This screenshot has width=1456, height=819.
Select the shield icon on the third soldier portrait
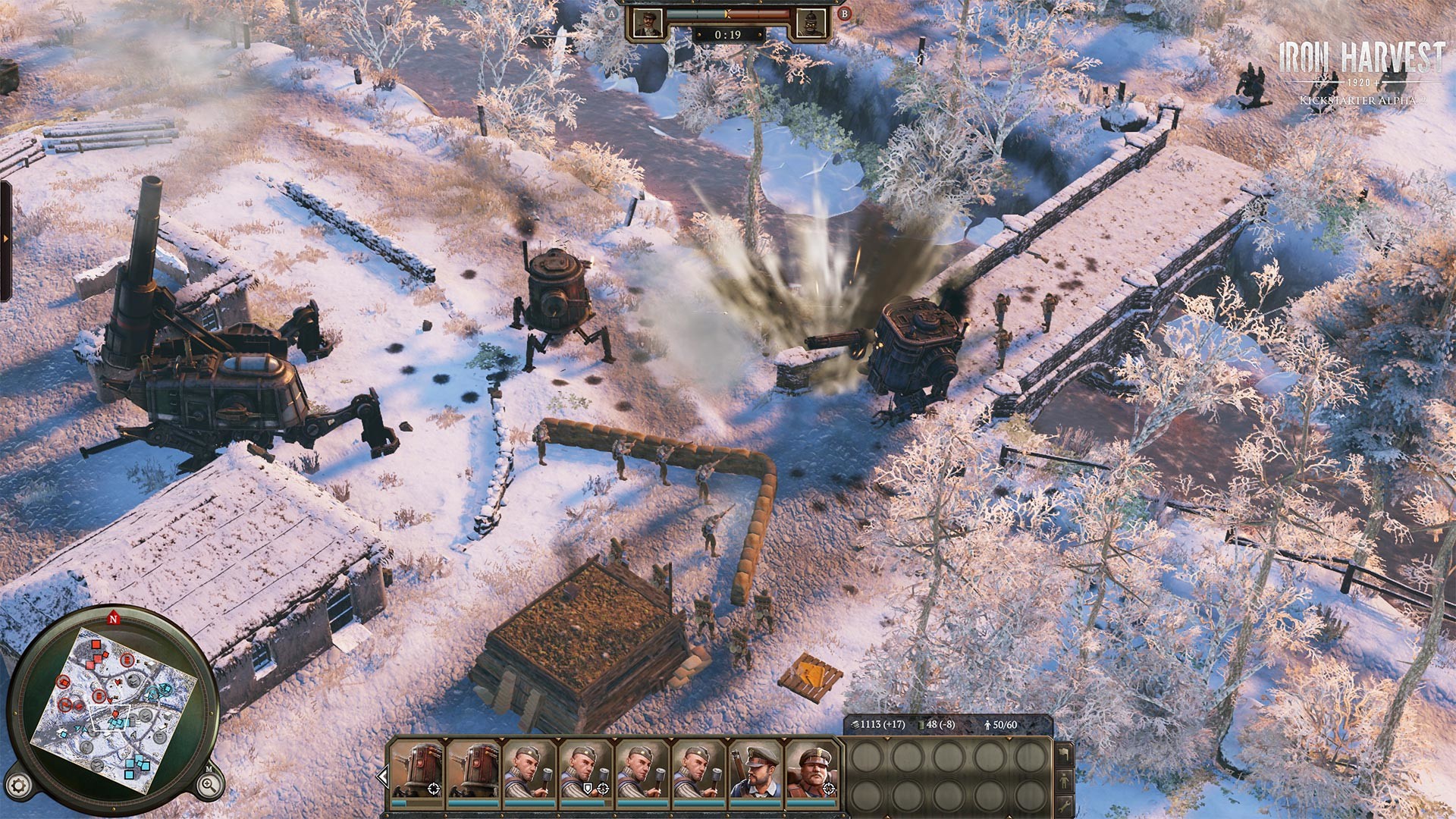(x=588, y=789)
